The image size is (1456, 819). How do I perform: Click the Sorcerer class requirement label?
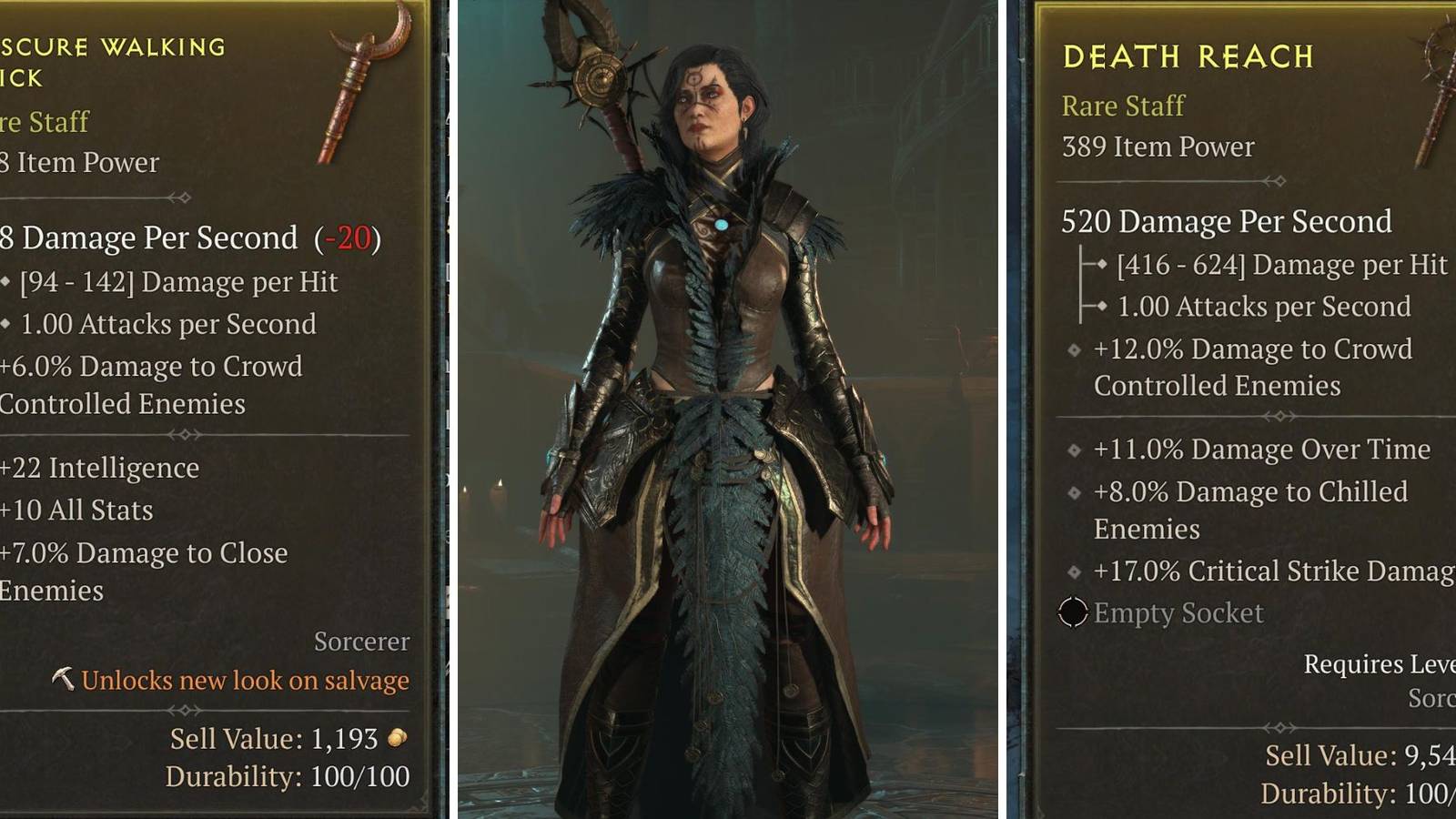tap(361, 642)
